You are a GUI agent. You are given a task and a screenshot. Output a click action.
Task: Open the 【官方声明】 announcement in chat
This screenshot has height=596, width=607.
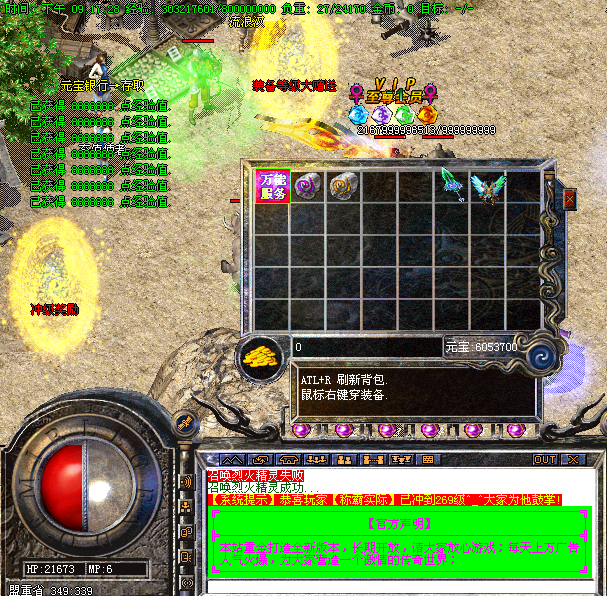pos(399,524)
